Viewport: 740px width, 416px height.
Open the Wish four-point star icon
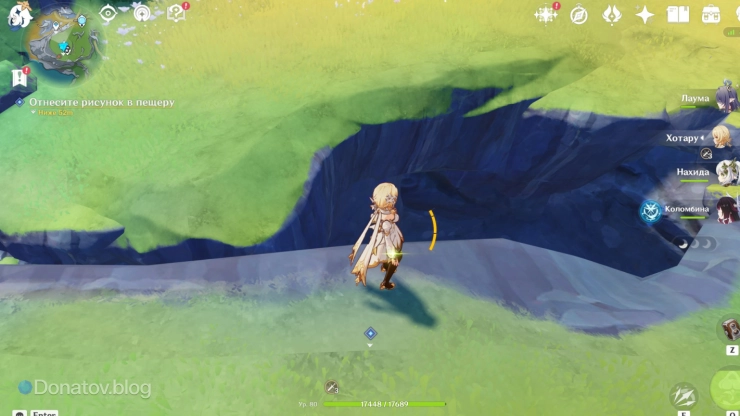[645, 14]
